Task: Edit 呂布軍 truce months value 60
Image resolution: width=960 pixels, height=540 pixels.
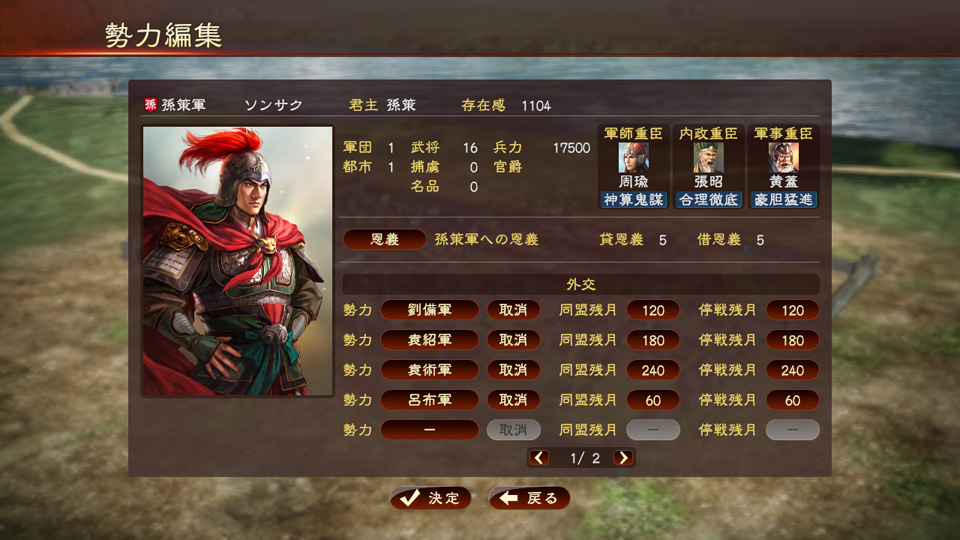Action: point(792,400)
